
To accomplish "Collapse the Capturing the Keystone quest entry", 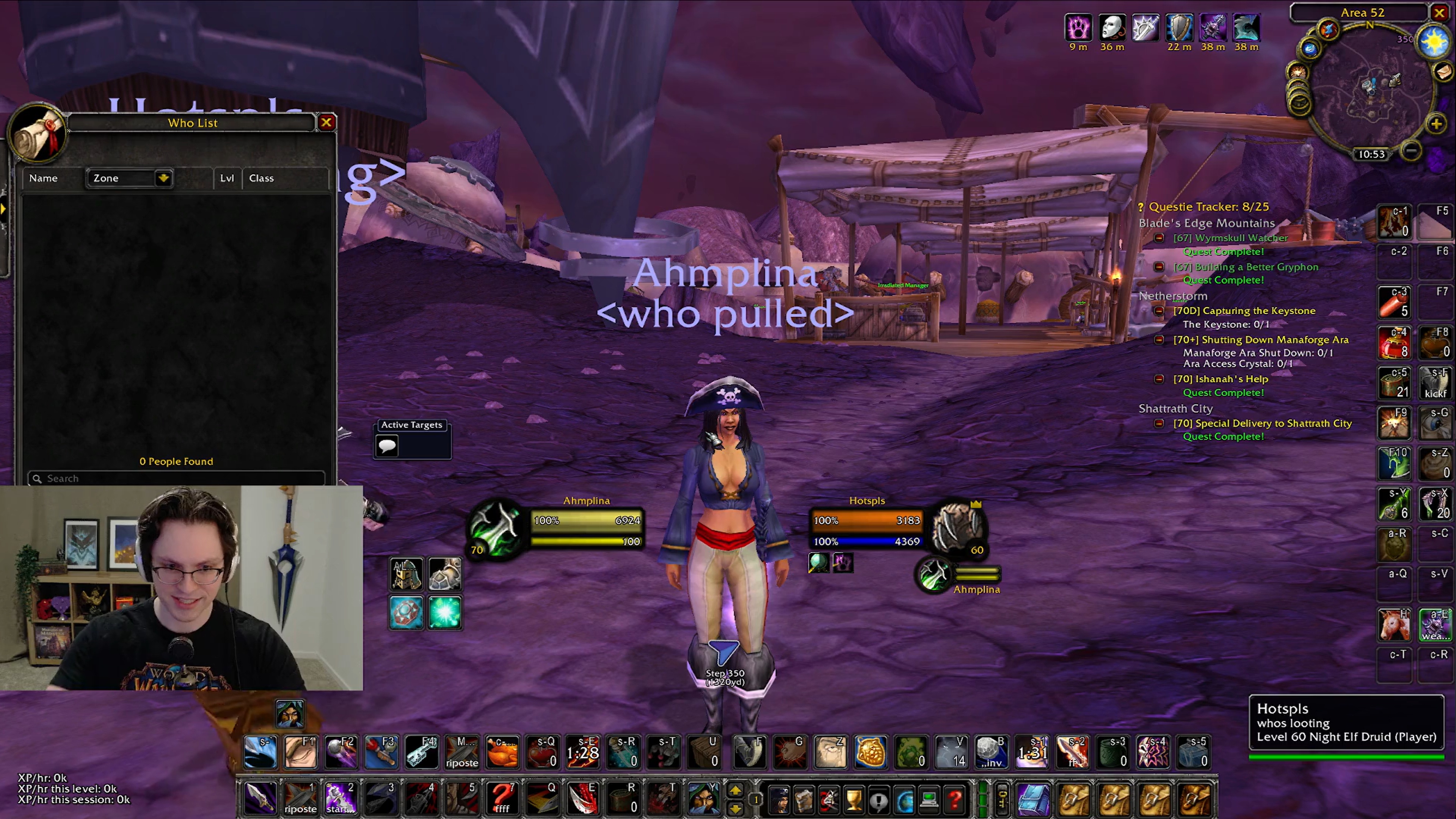I will (1159, 310).
